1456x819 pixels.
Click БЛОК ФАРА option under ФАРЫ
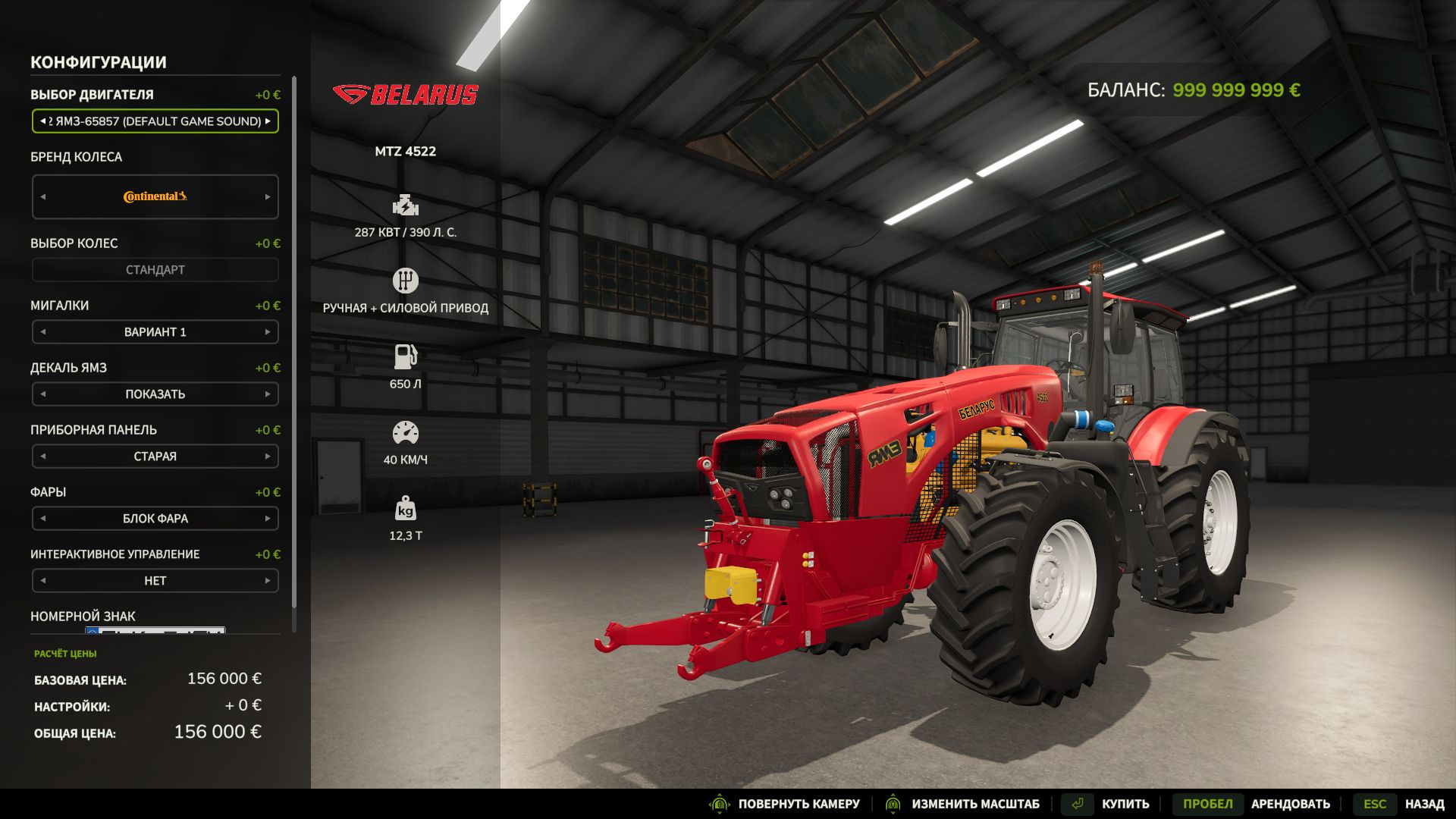pyautogui.click(x=155, y=518)
